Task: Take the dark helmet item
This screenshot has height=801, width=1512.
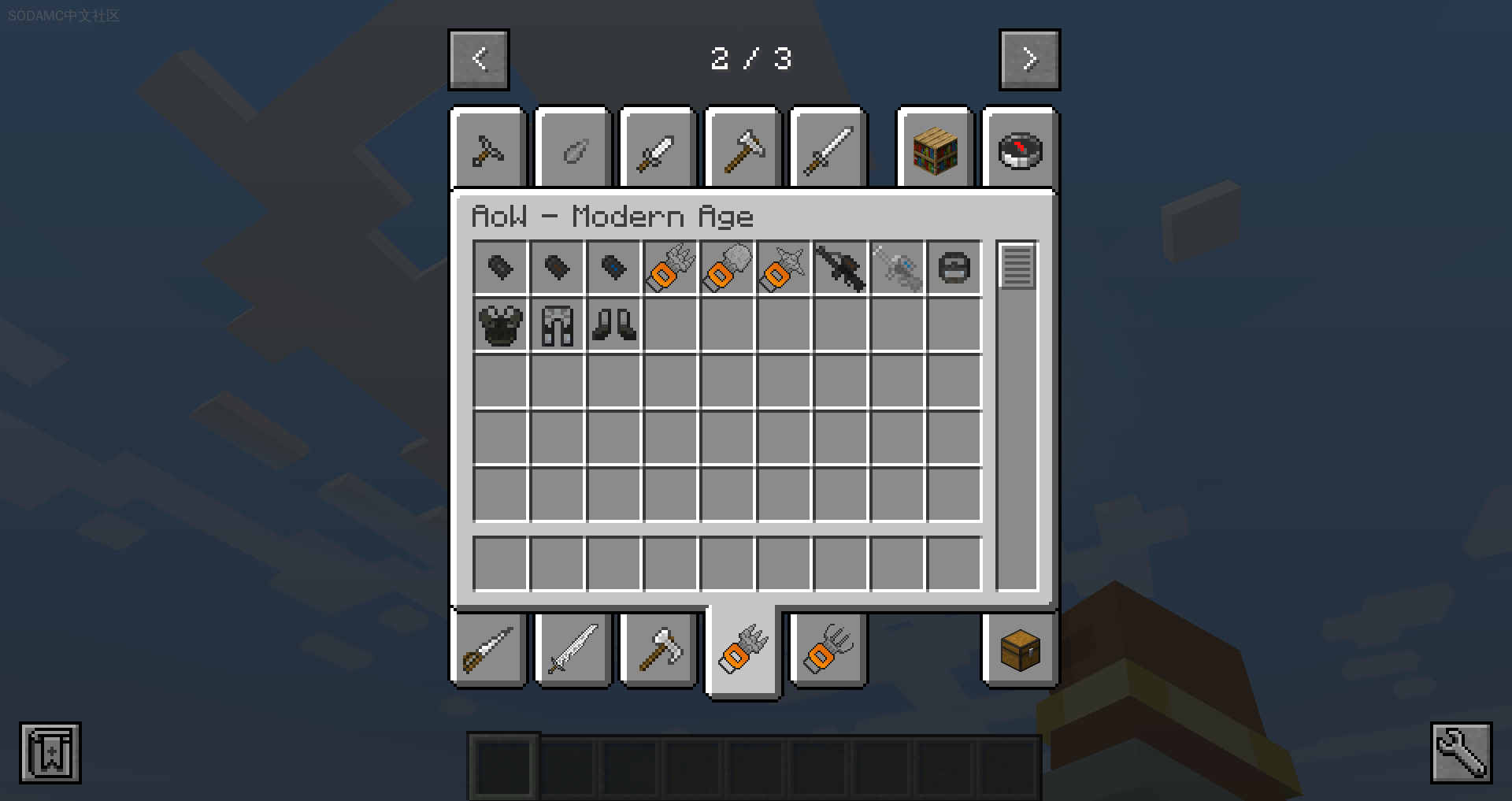Action: click(x=954, y=268)
